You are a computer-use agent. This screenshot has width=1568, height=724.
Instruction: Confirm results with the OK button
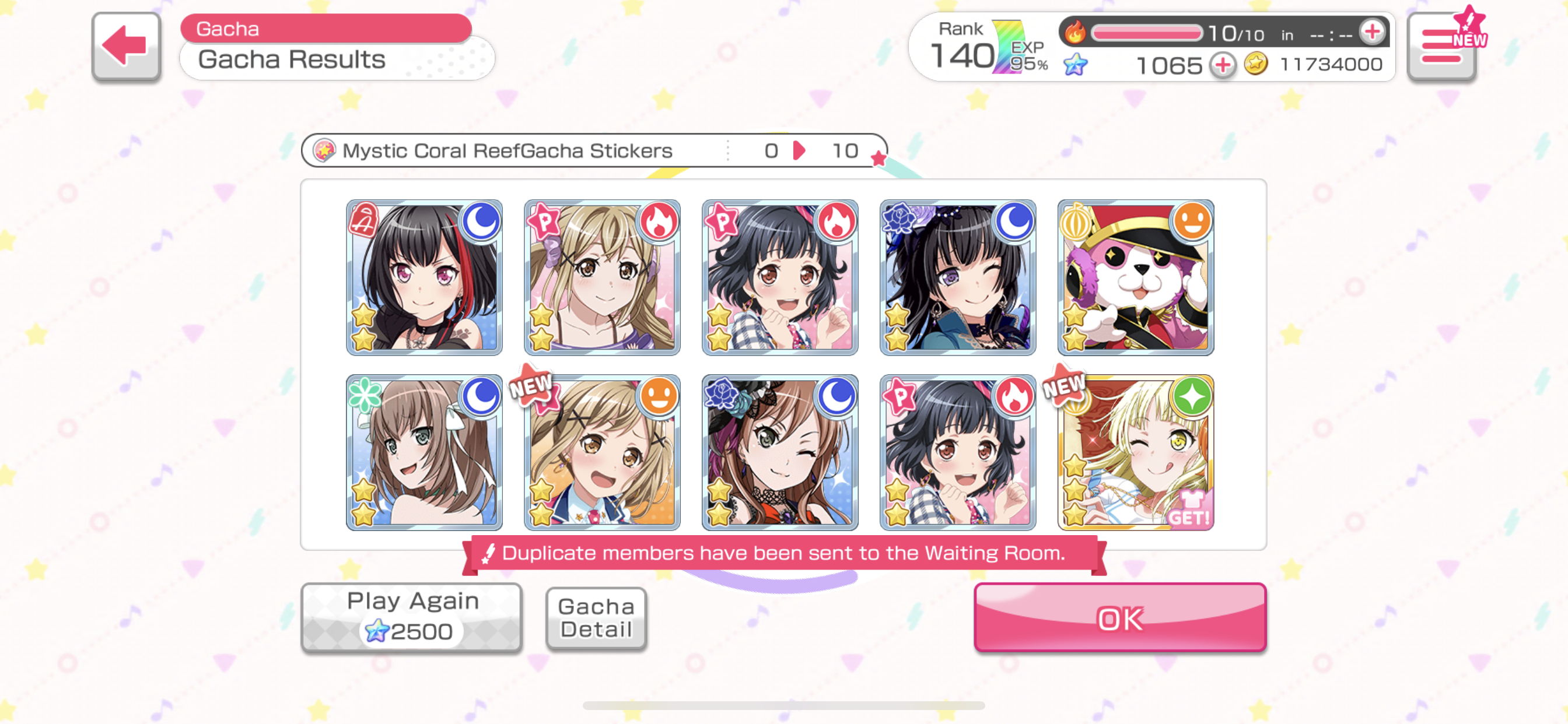coord(1119,617)
